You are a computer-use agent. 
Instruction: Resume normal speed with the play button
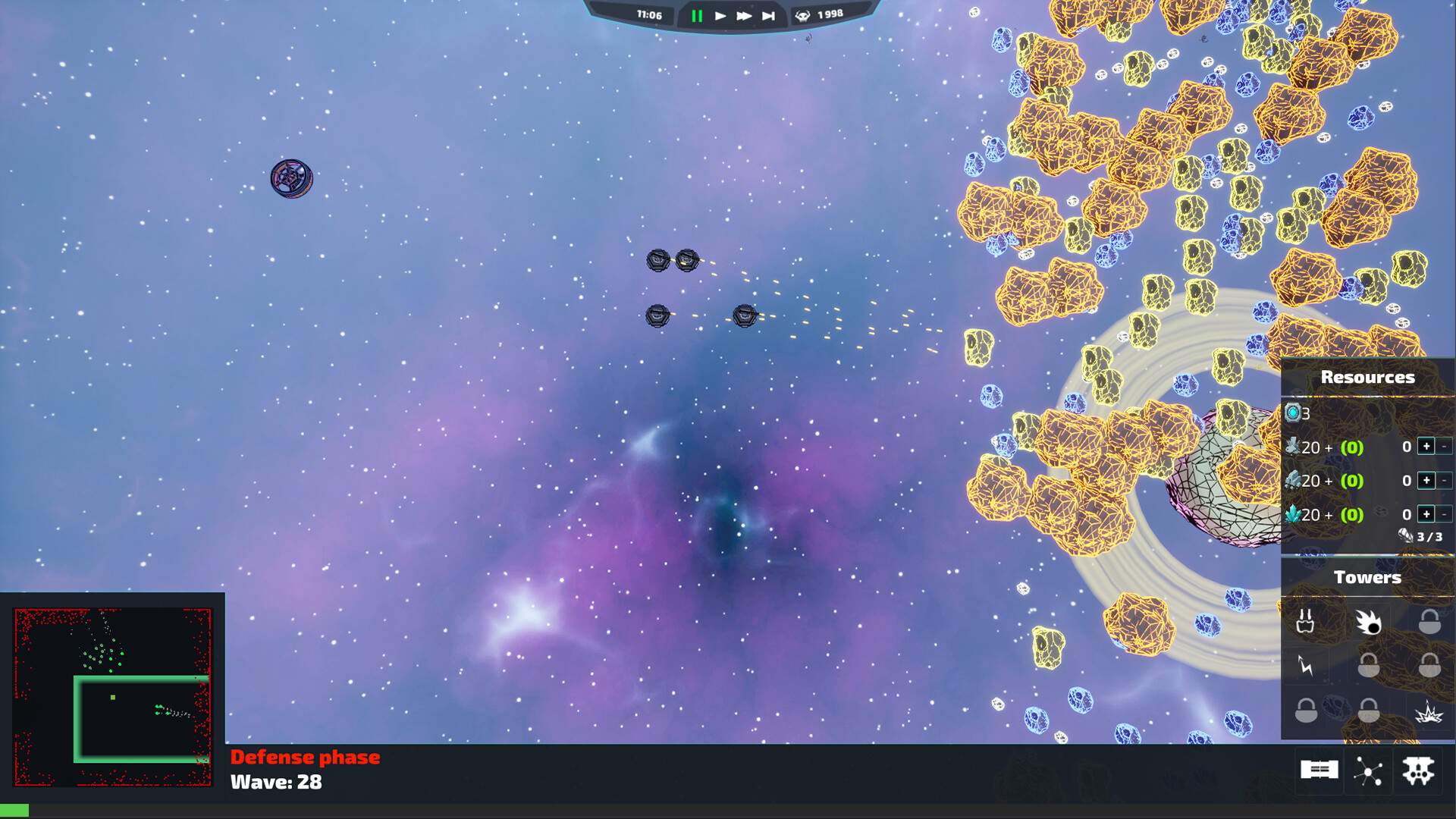[720, 14]
